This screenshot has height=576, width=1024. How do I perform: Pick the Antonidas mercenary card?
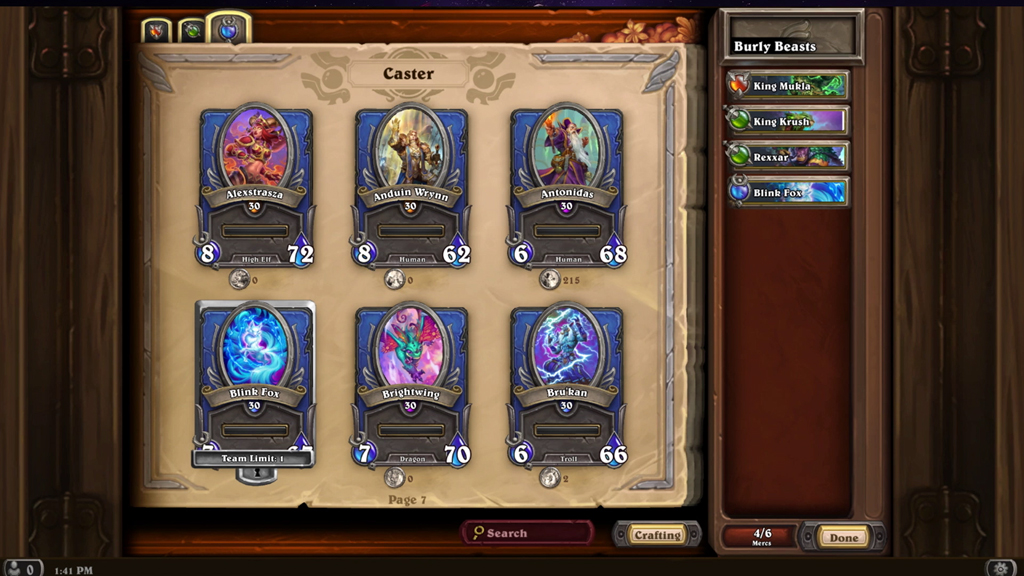566,185
